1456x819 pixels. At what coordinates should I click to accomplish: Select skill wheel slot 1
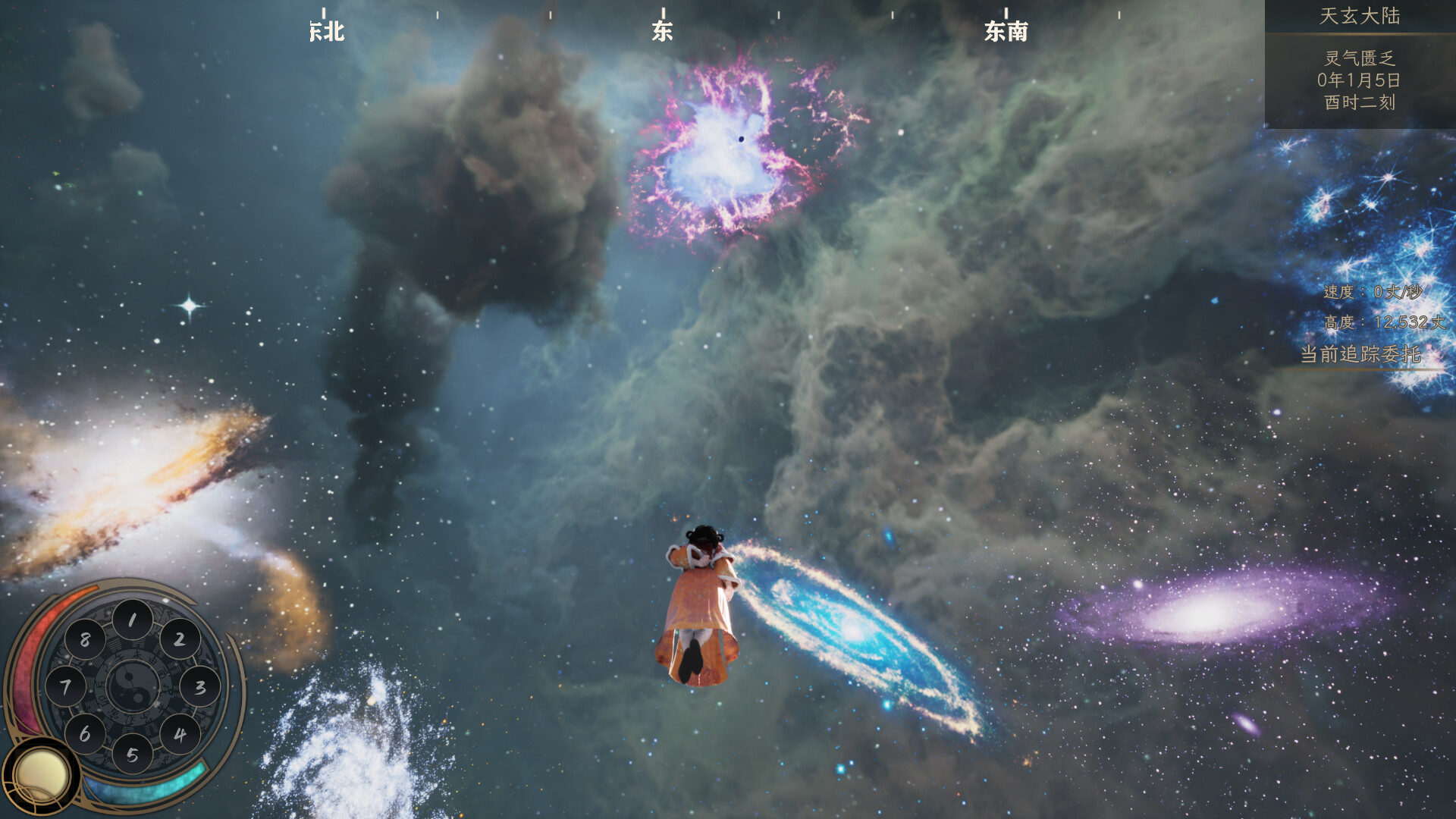pyautogui.click(x=132, y=620)
